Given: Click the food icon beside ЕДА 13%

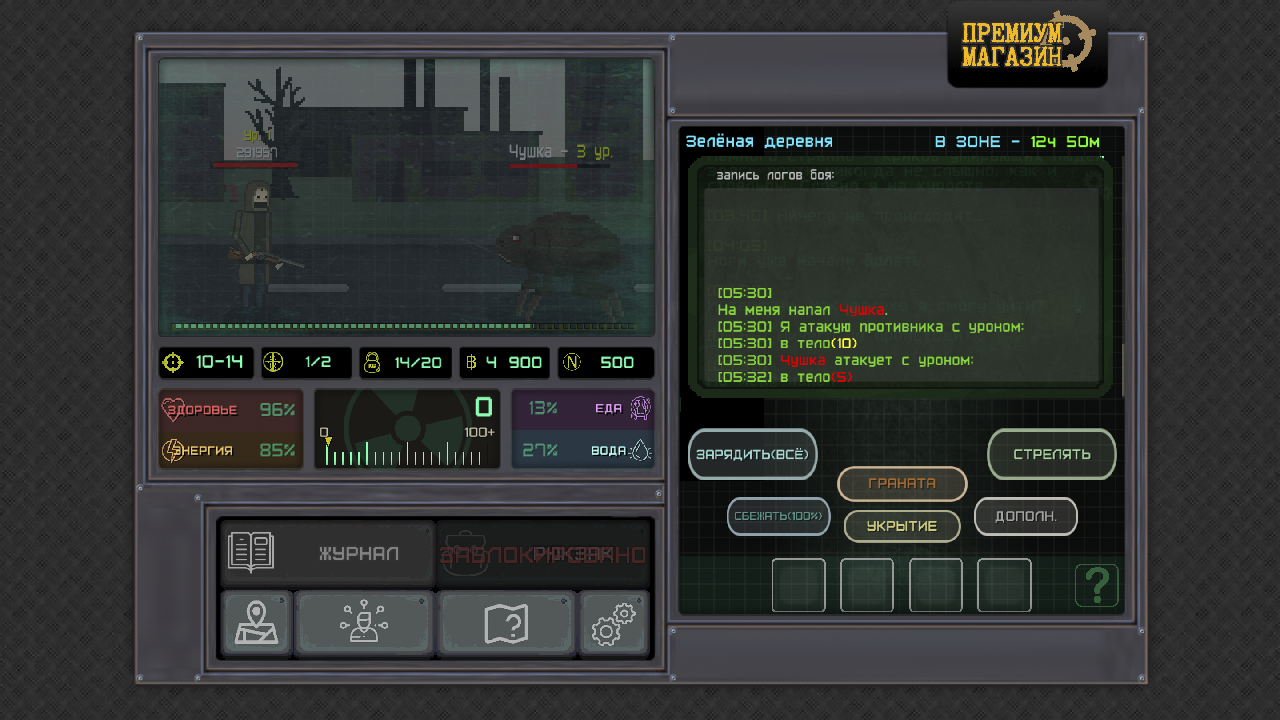Looking at the screenshot, I should 641,408.
